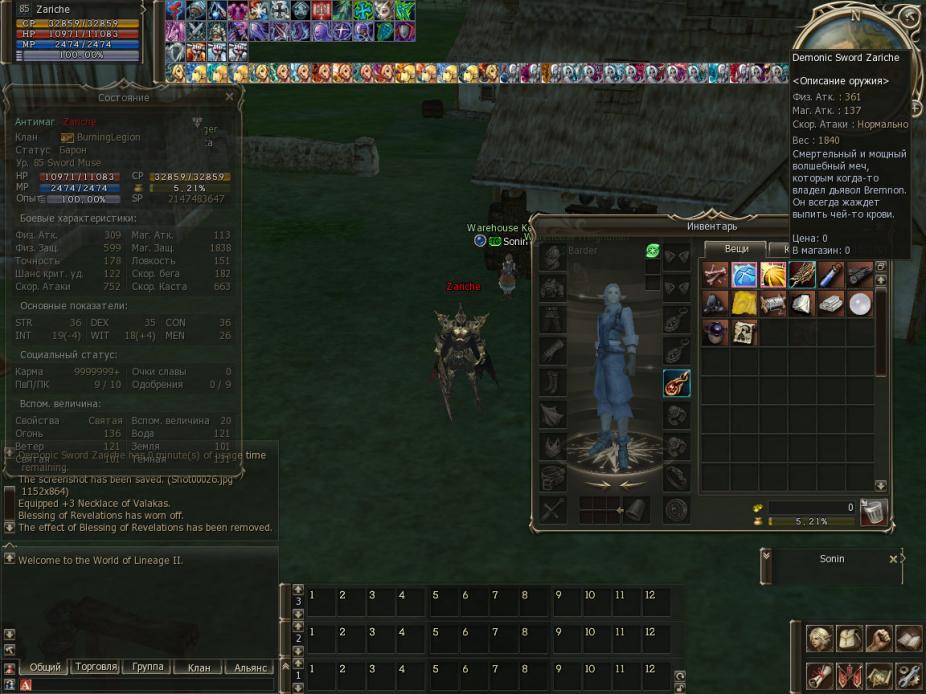Open the map menu icon

[x=879, y=675]
